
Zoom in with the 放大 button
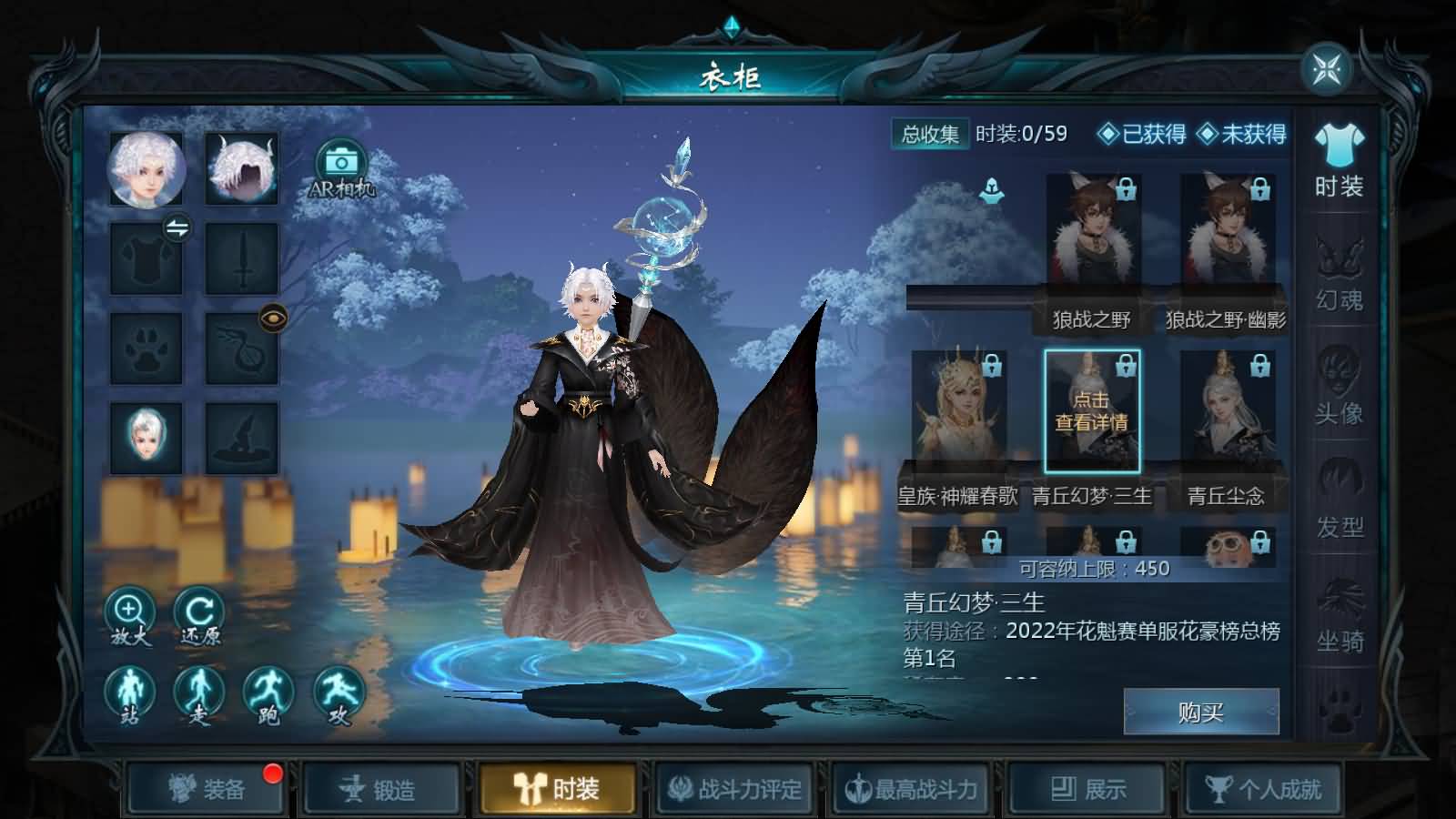[130, 615]
